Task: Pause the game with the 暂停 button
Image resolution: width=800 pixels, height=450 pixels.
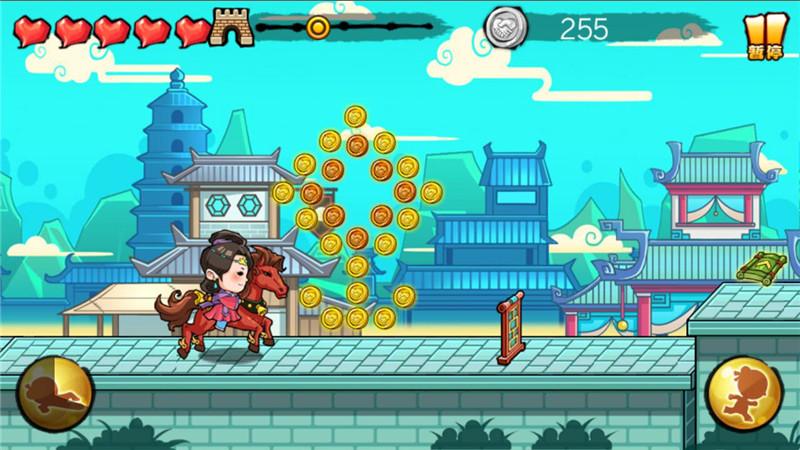Action: [x=765, y=36]
